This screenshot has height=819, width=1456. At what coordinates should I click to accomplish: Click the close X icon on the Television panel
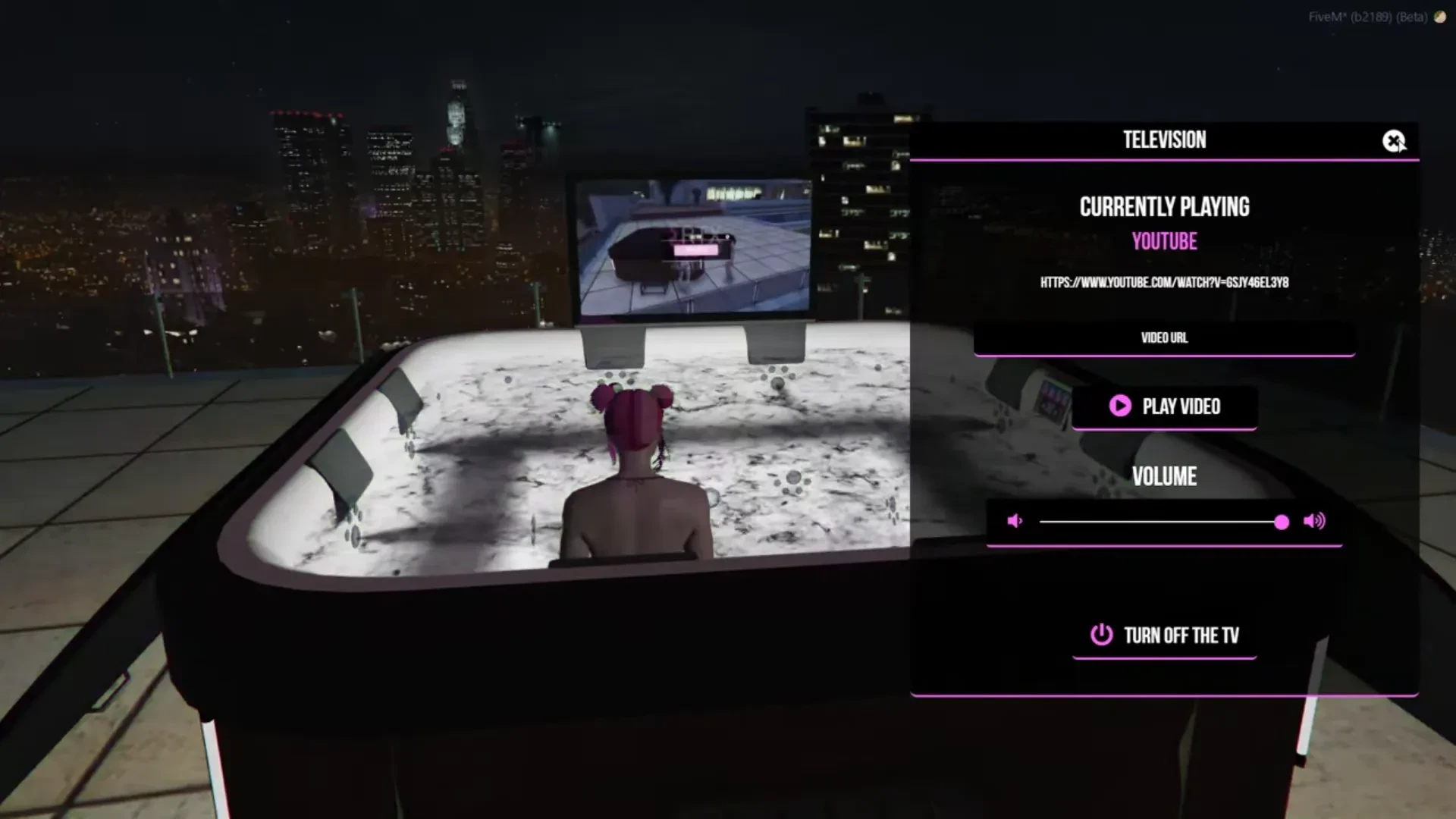pyautogui.click(x=1394, y=141)
